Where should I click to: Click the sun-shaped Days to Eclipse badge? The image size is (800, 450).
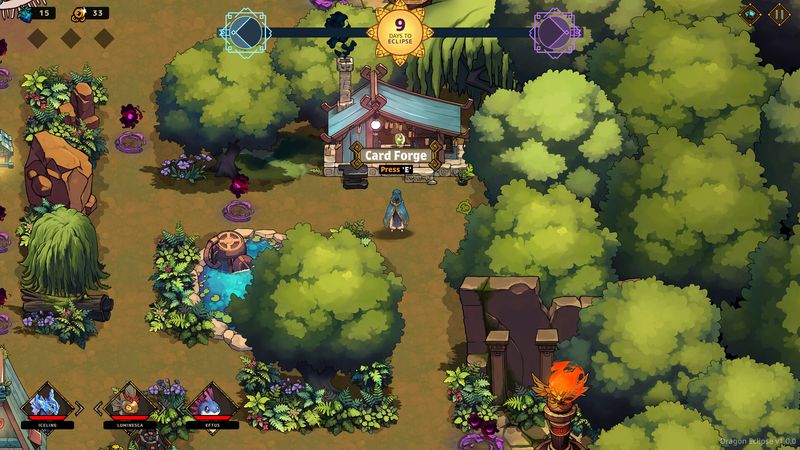400,32
